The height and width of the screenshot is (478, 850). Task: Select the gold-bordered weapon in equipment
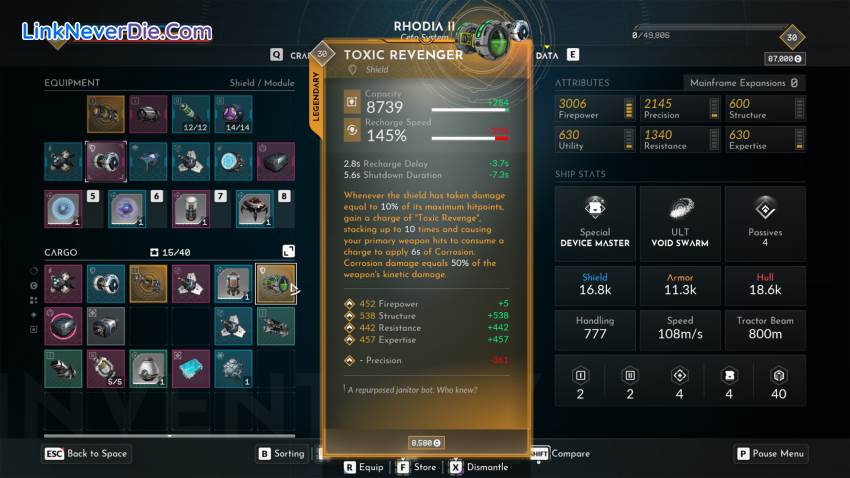(105, 115)
